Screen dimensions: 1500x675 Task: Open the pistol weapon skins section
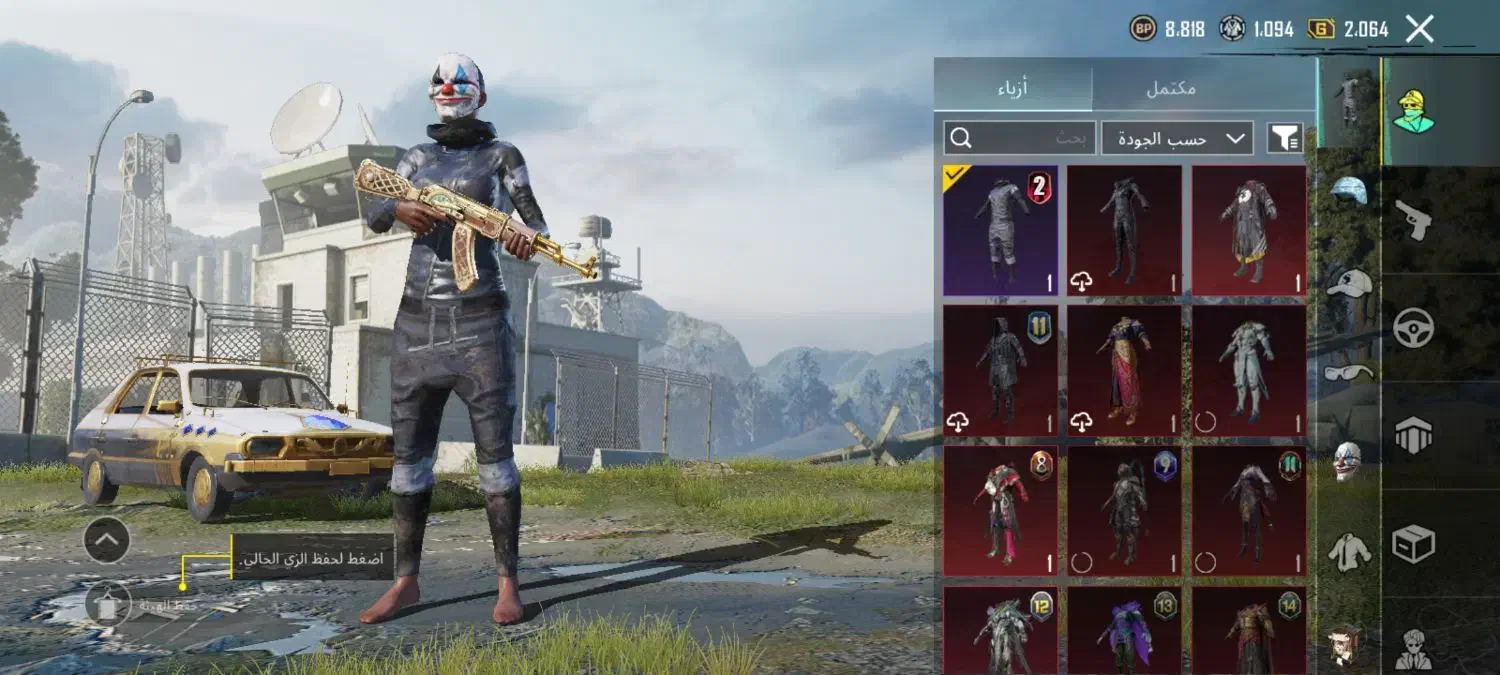1414,220
